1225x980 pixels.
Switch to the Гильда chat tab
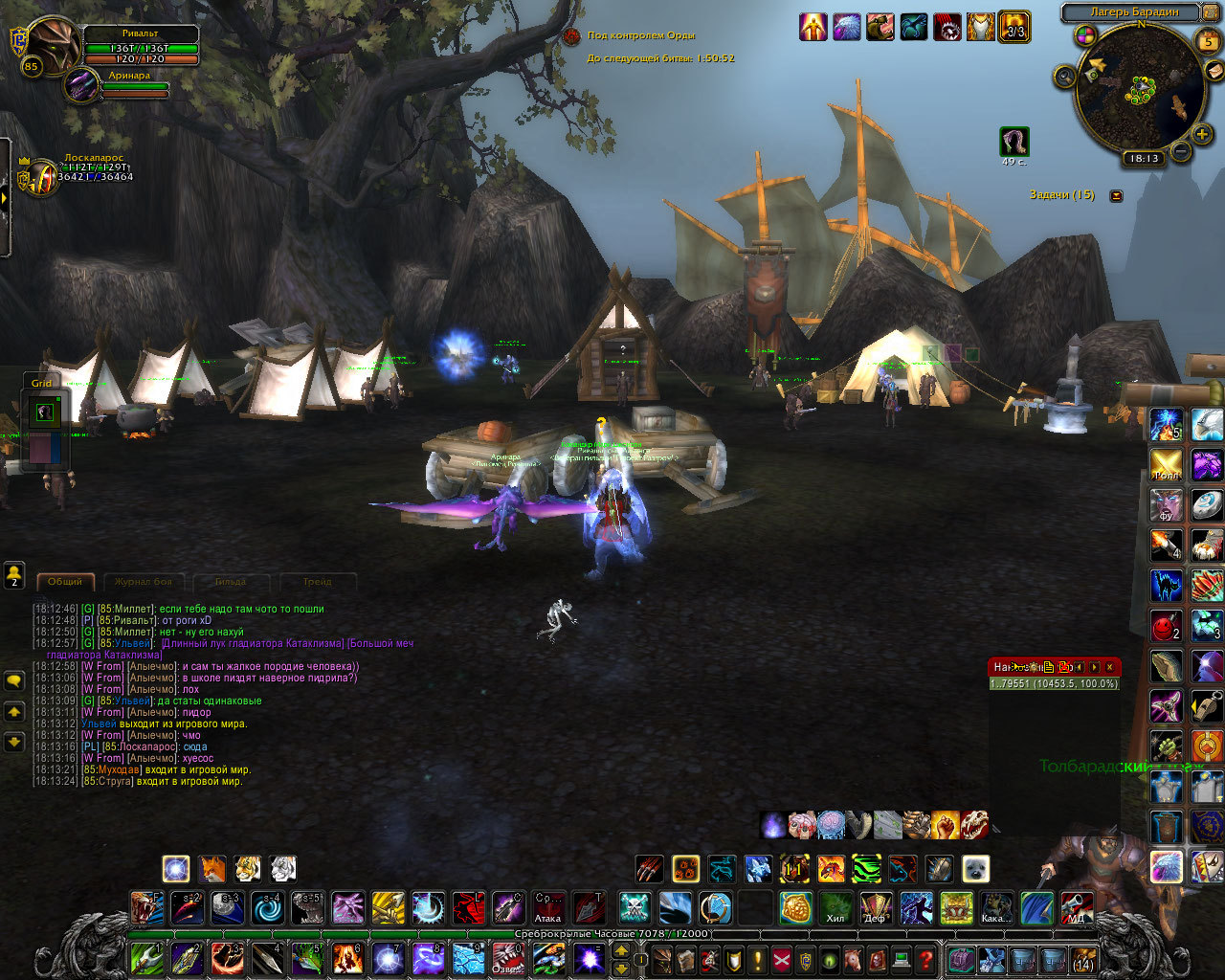coord(231,581)
